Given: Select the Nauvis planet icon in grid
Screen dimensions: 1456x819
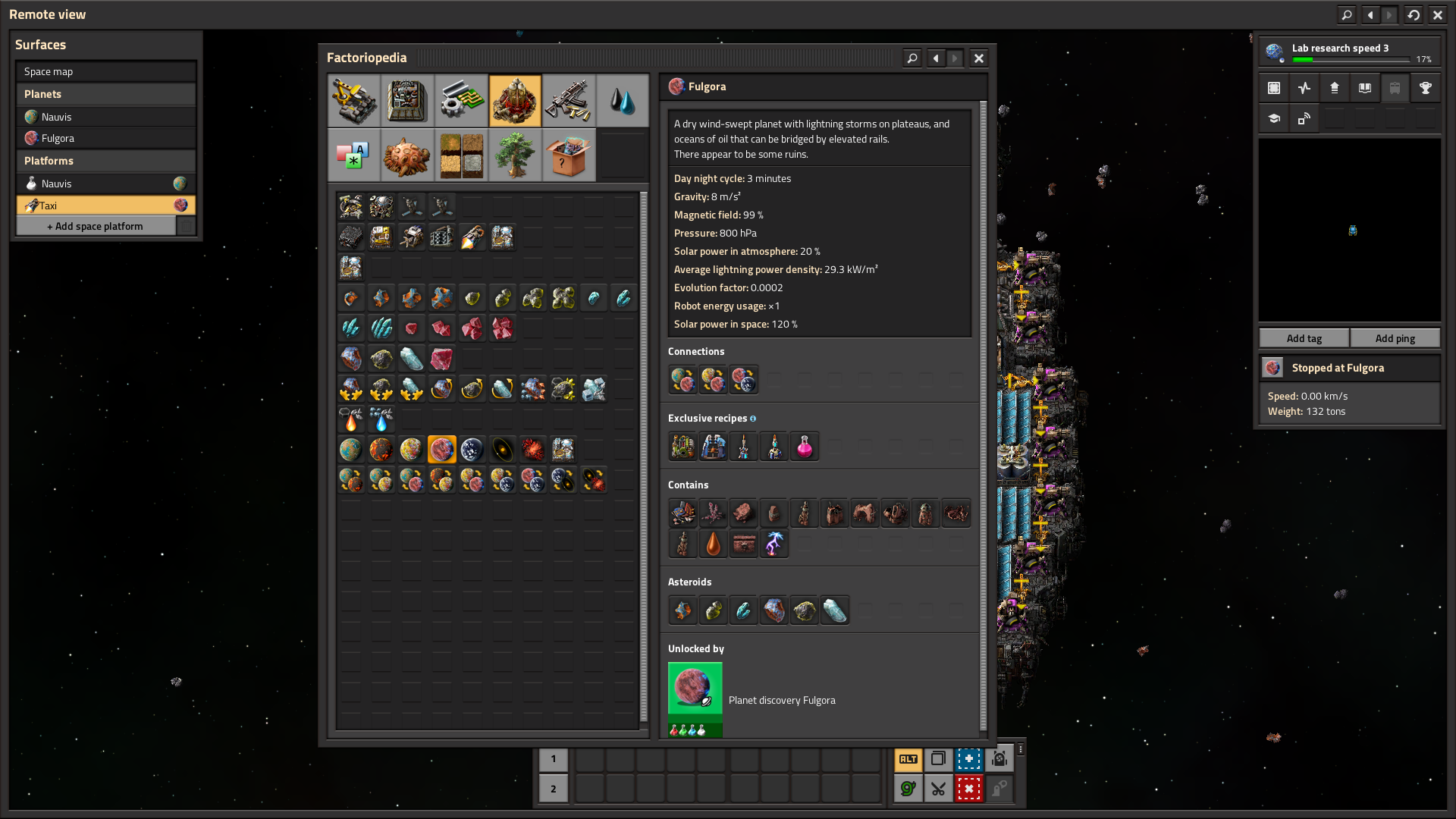Looking at the screenshot, I should click(350, 450).
